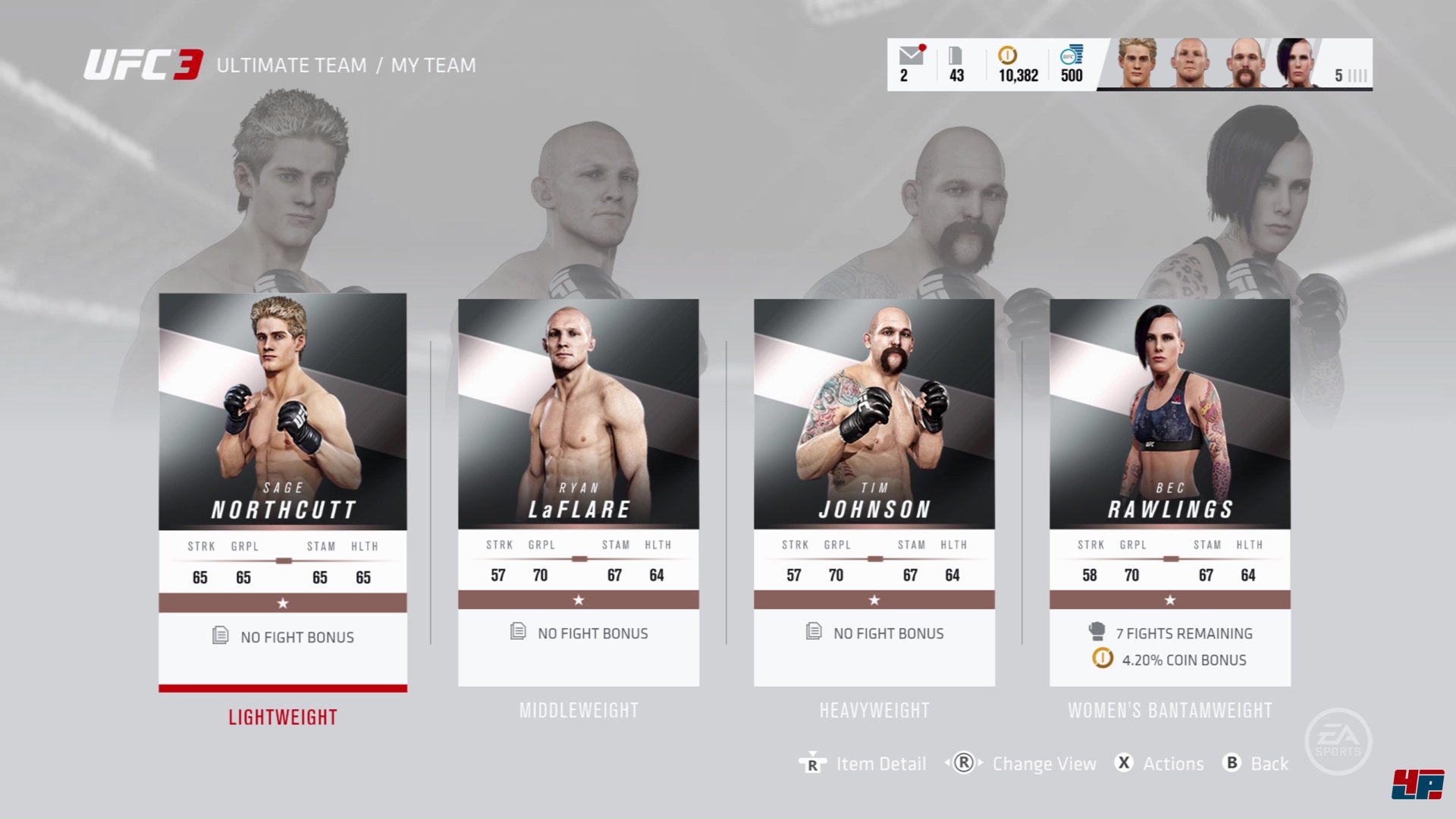Screen dimensions: 1456x819
Task: Click the Sage Northcutt portrait in top bar
Action: click(1137, 64)
